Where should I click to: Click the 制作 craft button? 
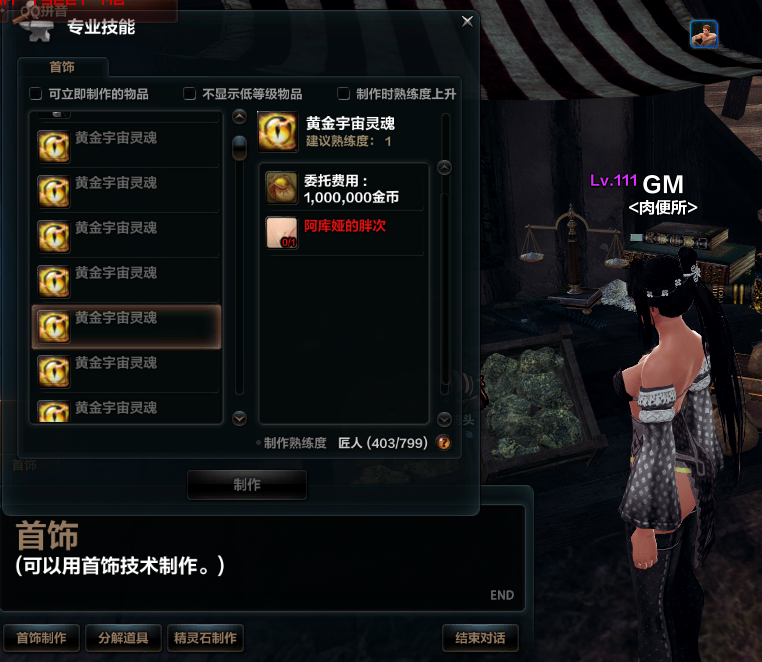click(247, 485)
